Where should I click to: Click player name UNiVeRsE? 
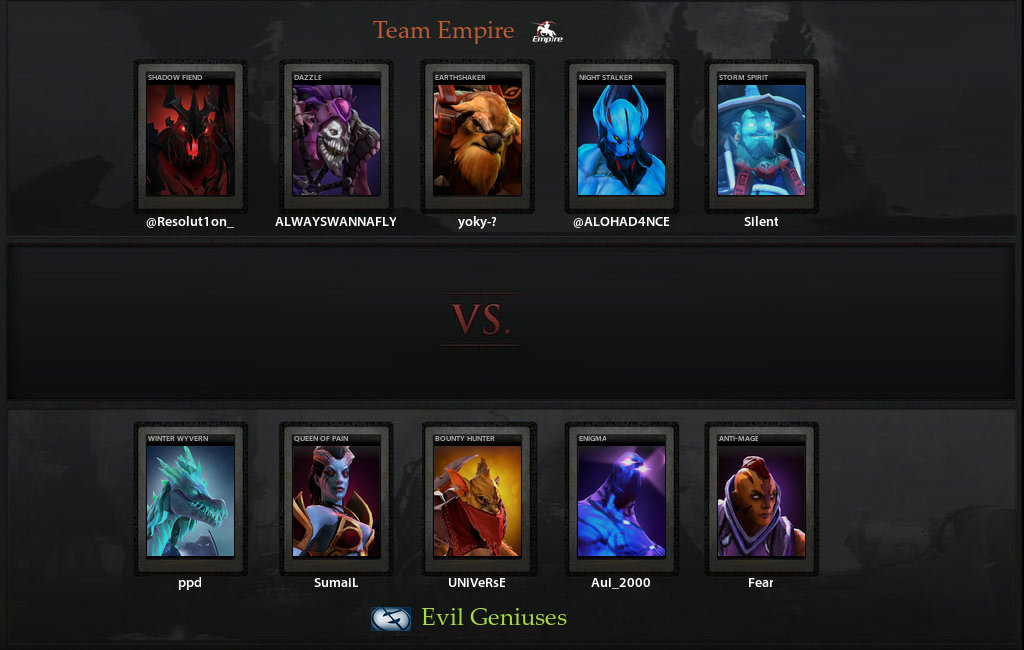point(477,583)
